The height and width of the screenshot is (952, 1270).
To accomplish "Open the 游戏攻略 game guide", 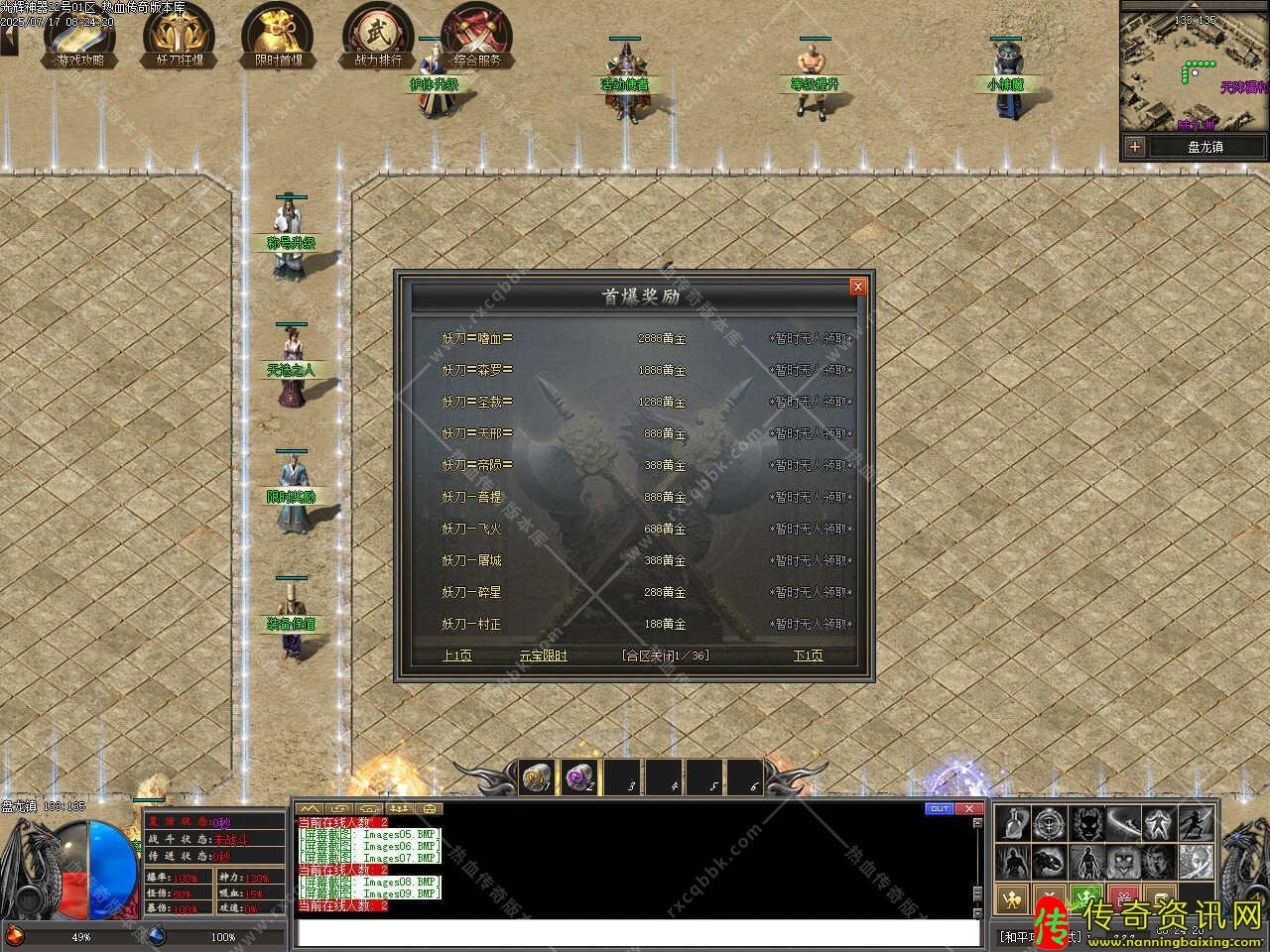I will click(79, 37).
